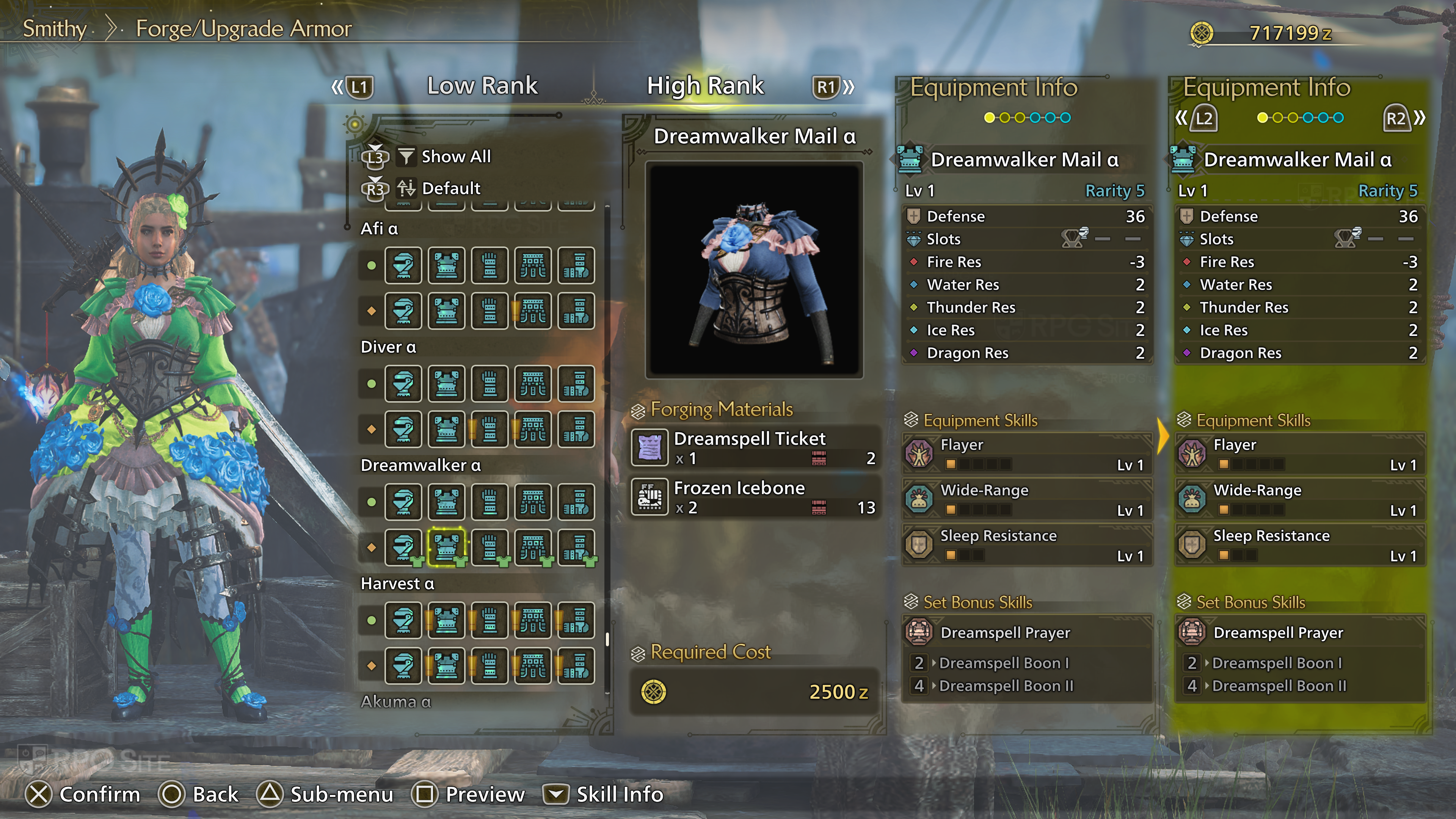Choose the Dreamwalker α leg slot with green badge

tap(576, 547)
